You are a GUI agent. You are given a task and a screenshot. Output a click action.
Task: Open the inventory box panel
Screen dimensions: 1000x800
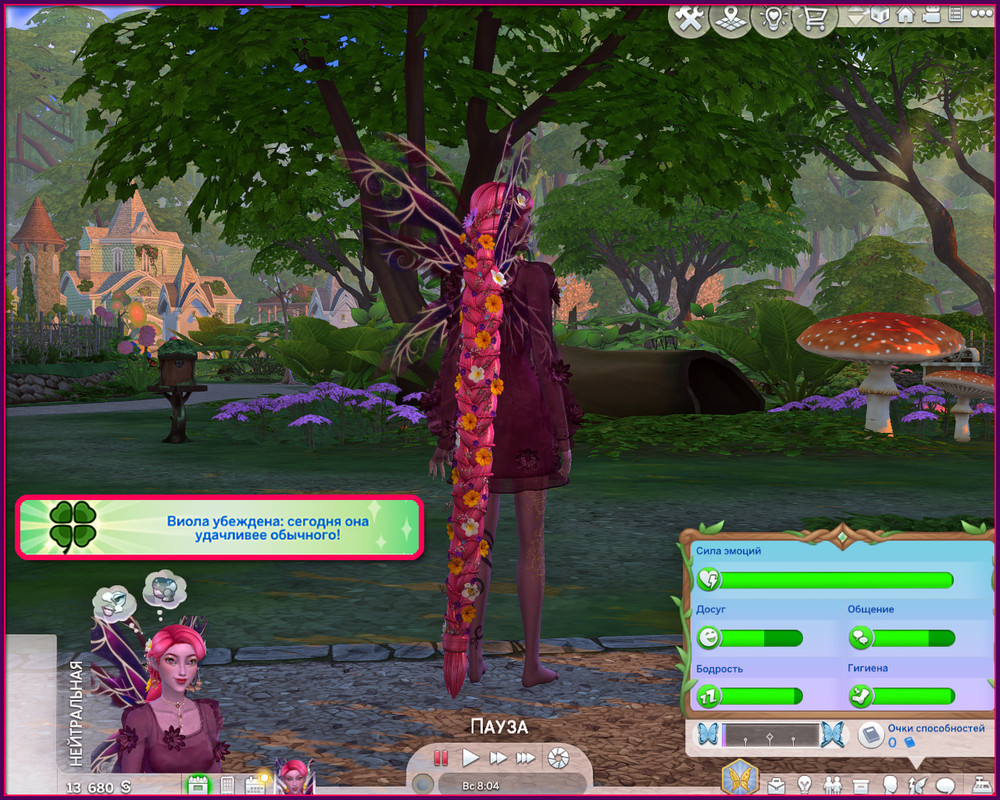pyautogui.click(x=860, y=785)
